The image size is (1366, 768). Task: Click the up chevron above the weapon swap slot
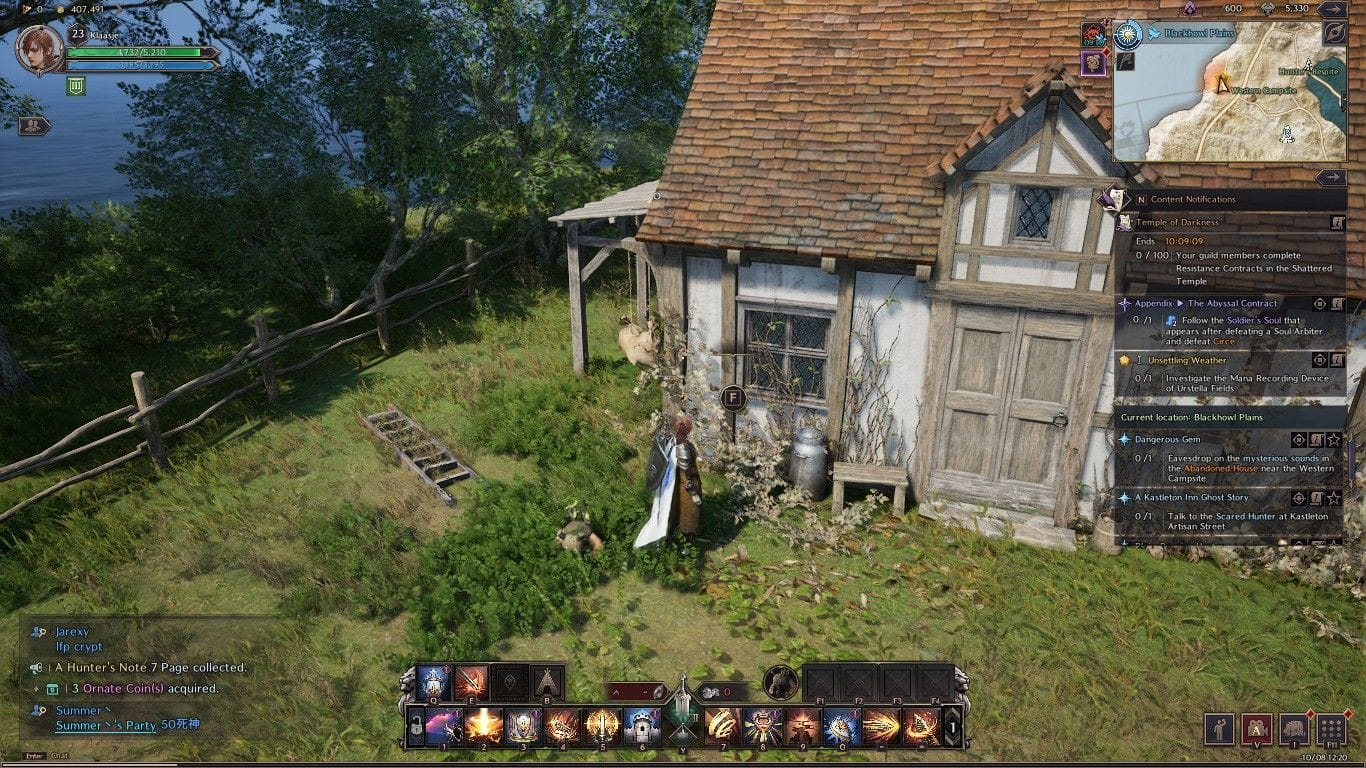click(616, 692)
